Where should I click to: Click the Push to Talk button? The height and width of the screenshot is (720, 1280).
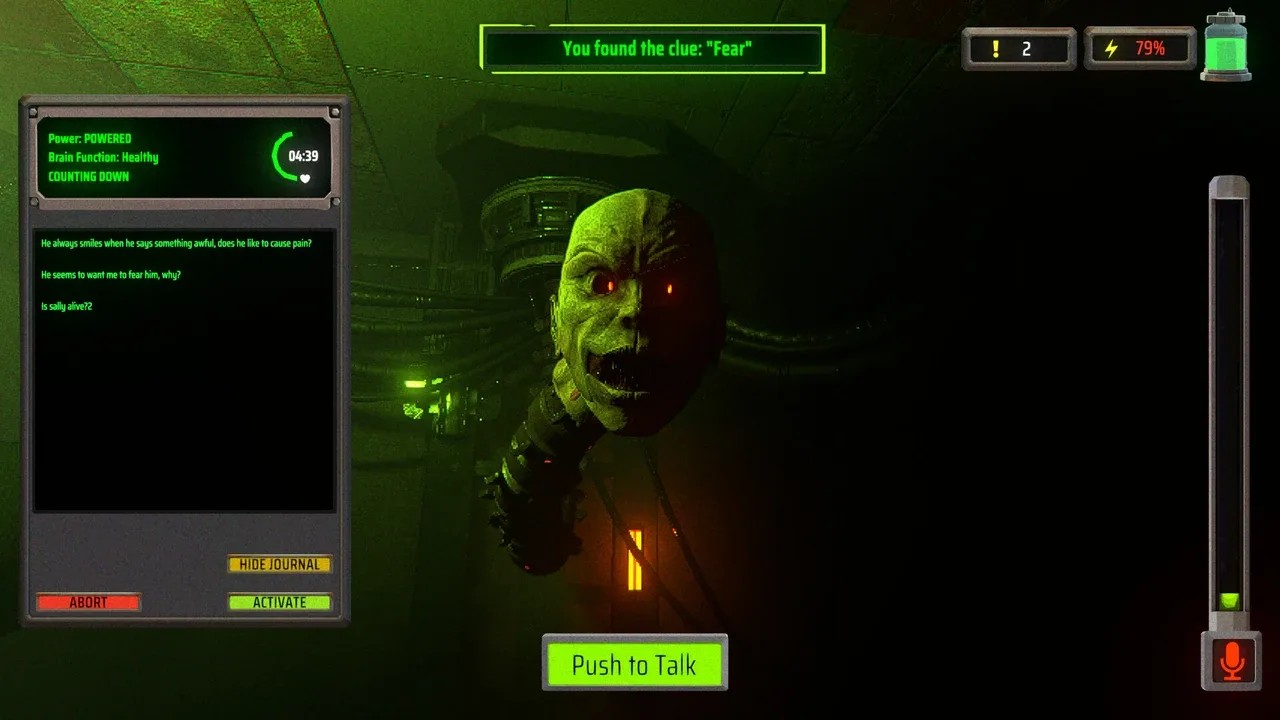coord(634,664)
